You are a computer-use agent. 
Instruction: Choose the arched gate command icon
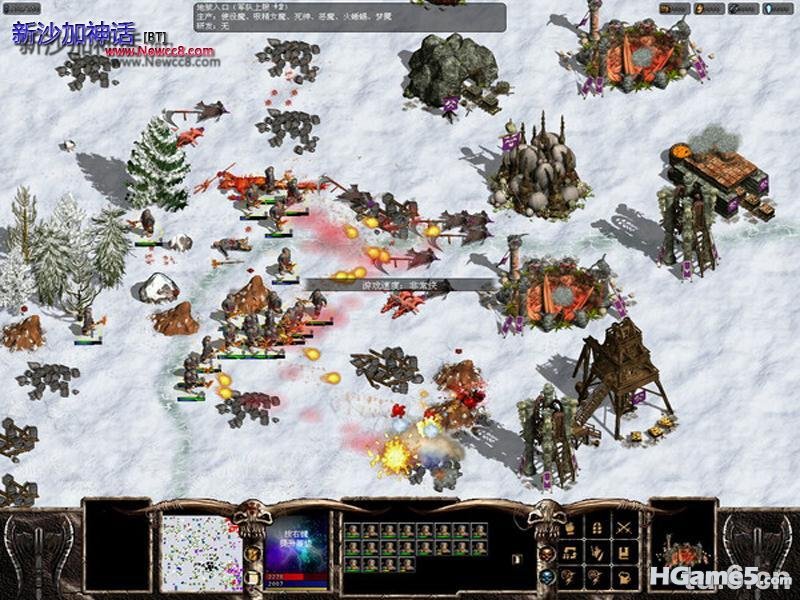click(x=596, y=527)
